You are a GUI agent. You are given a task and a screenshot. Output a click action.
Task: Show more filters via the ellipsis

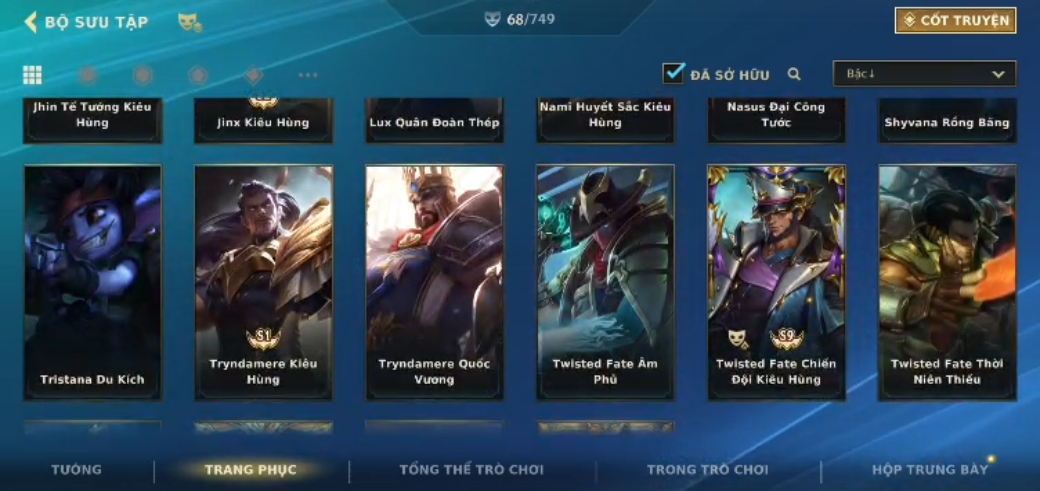point(308,75)
